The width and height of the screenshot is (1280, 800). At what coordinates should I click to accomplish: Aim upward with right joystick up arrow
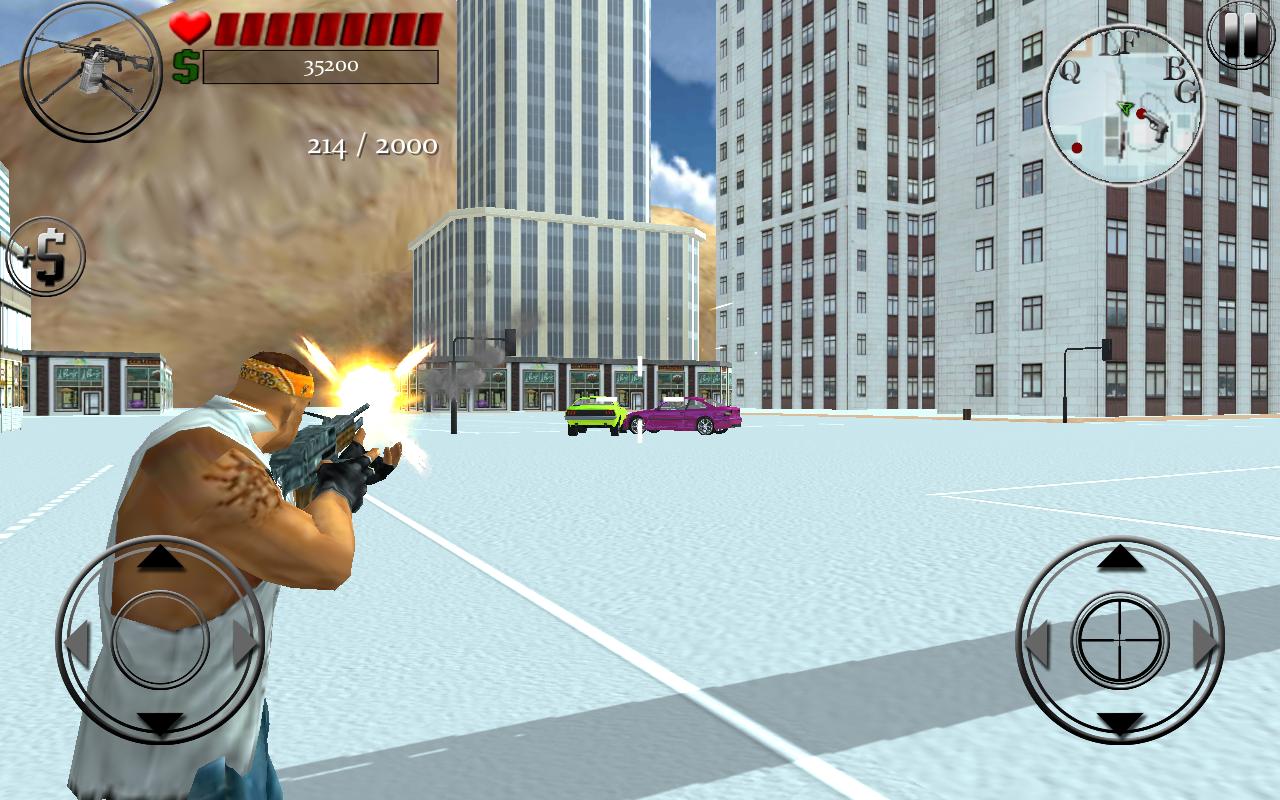(1120, 558)
